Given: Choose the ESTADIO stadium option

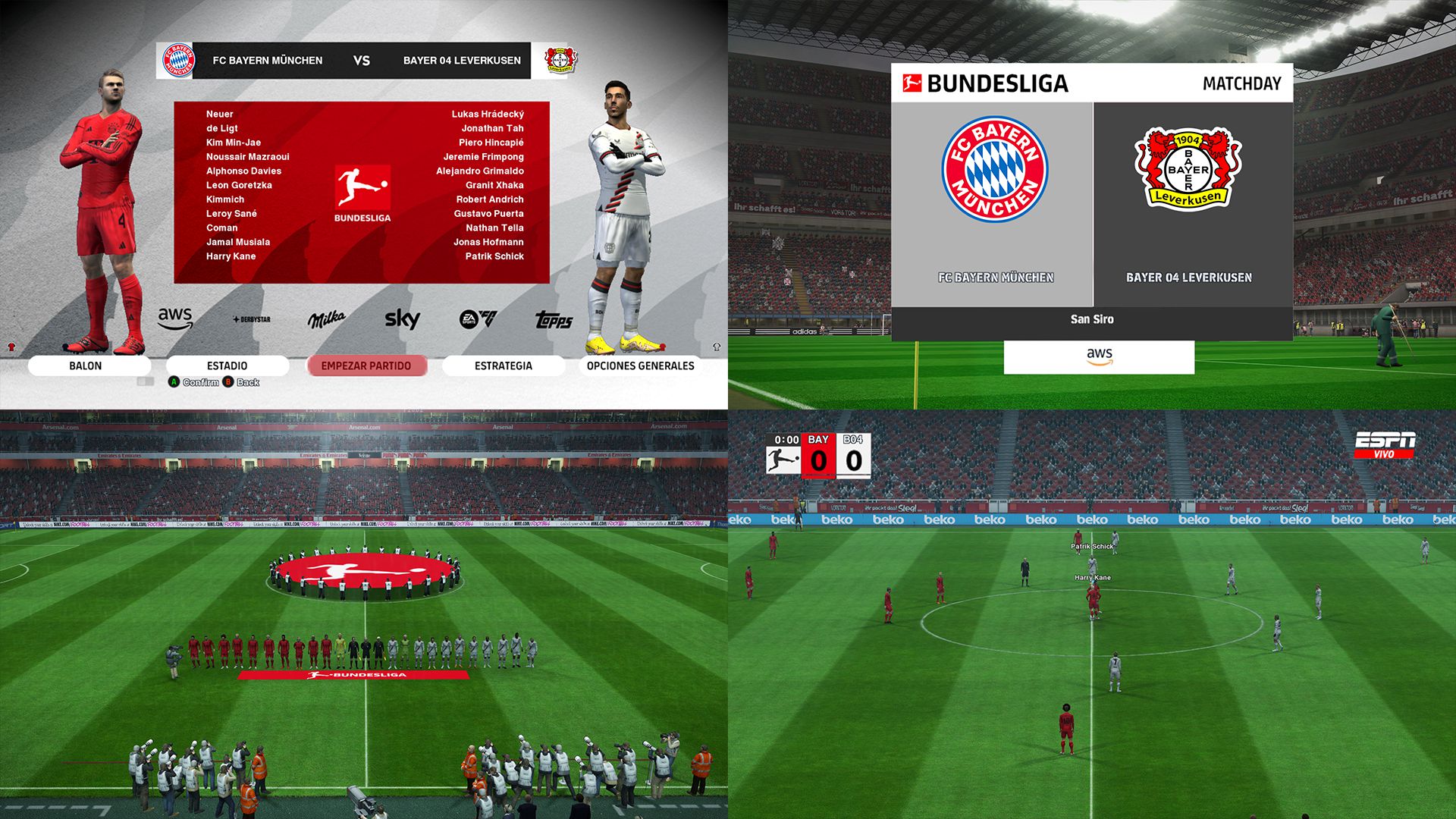Looking at the screenshot, I should click(227, 366).
